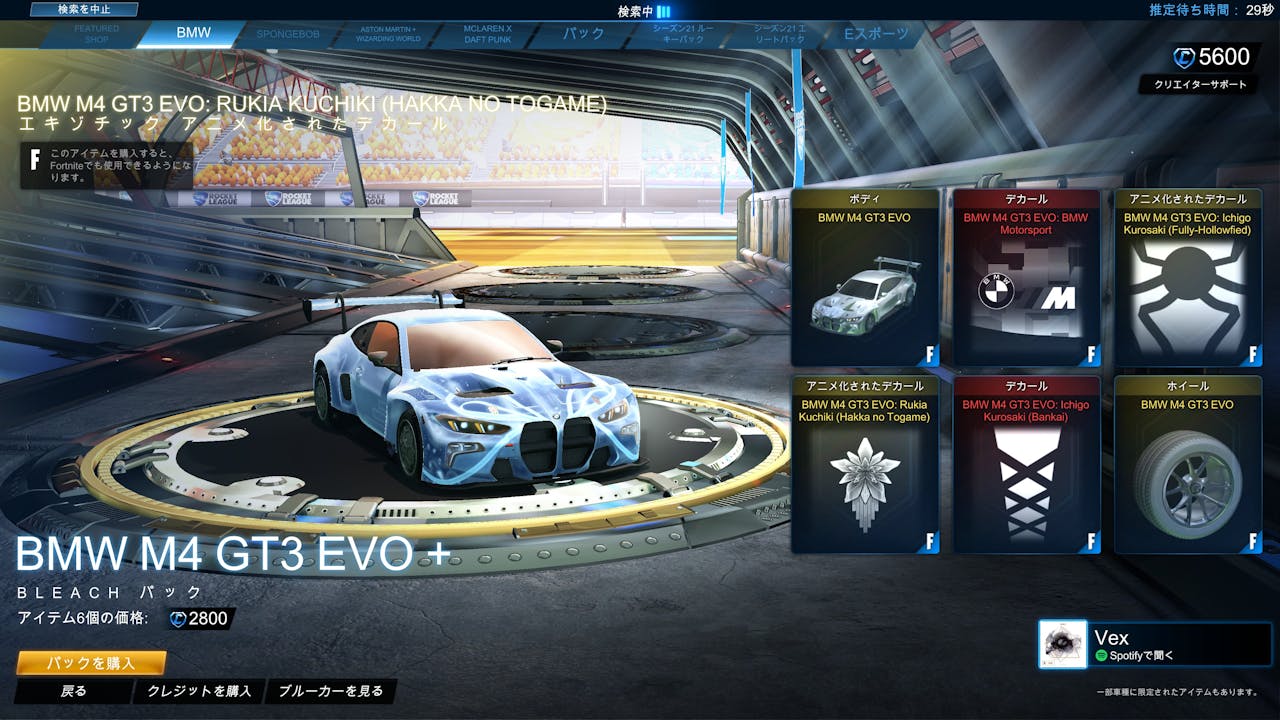Open the パック (Packs) tab

tap(583, 34)
